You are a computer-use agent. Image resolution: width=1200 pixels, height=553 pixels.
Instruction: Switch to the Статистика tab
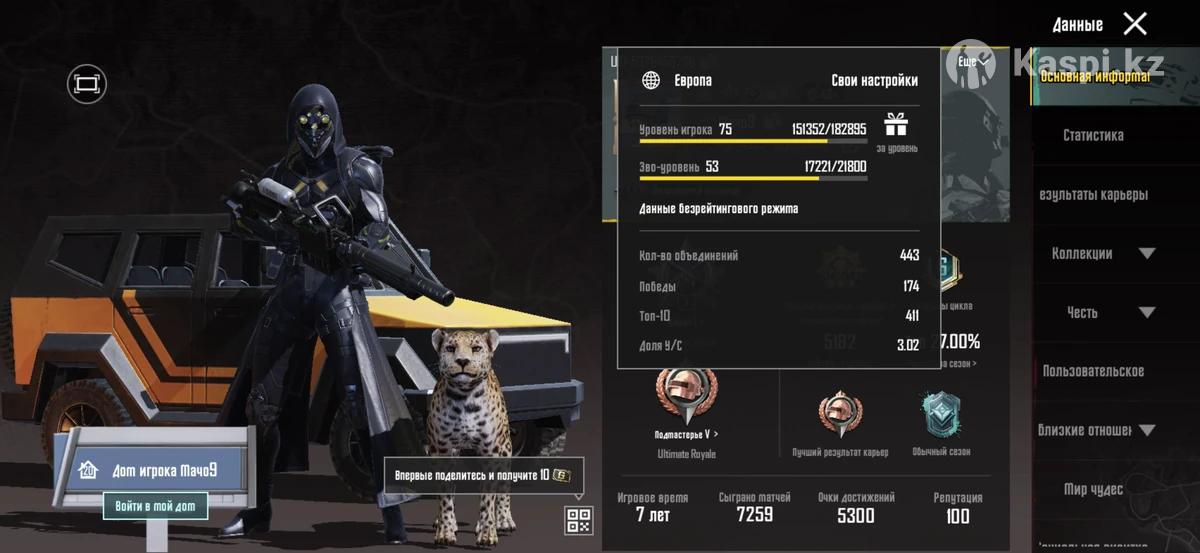click(x=1093, y=135)
